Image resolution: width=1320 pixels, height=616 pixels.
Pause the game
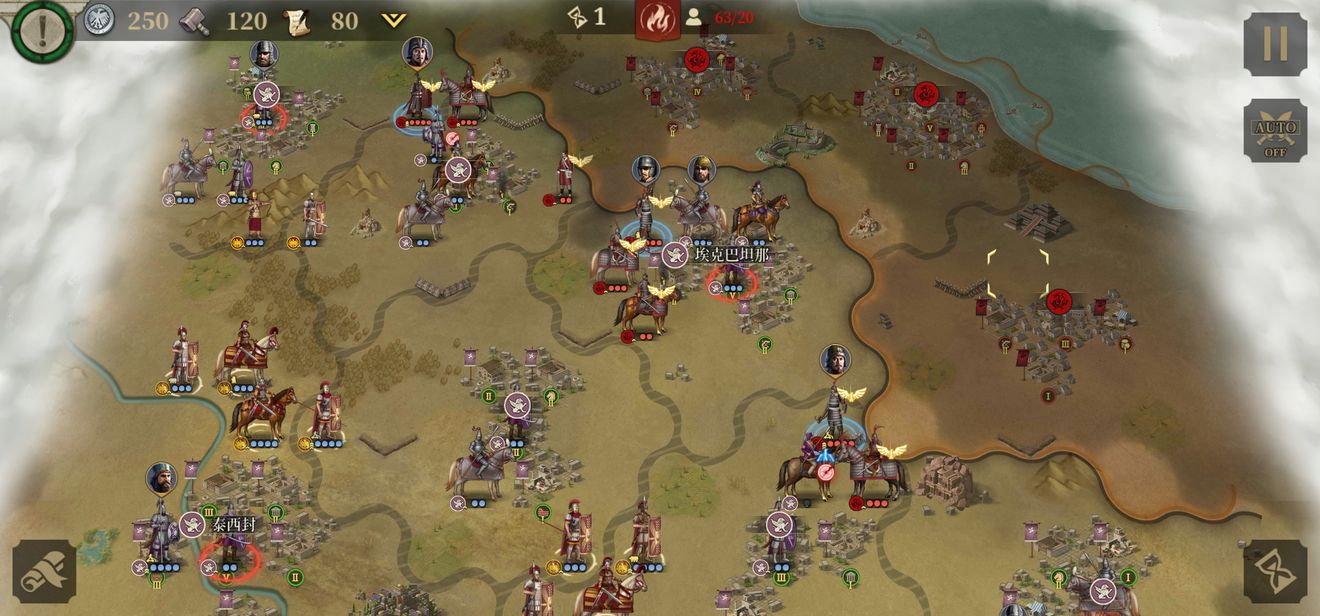coord(1275,44)
